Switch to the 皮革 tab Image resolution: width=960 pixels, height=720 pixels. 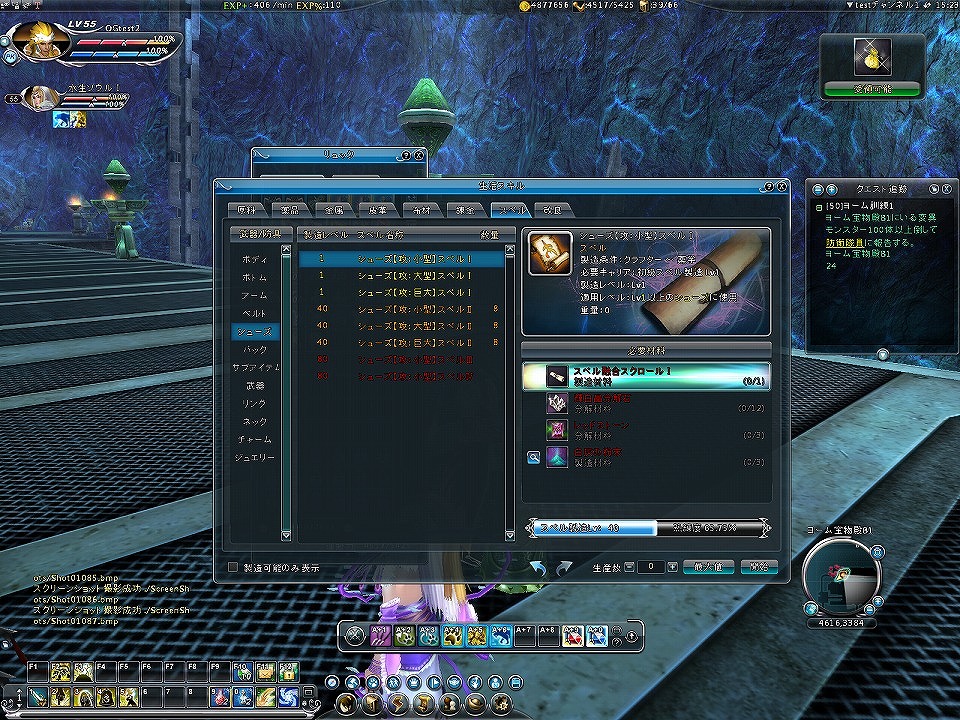coord(375,210)
